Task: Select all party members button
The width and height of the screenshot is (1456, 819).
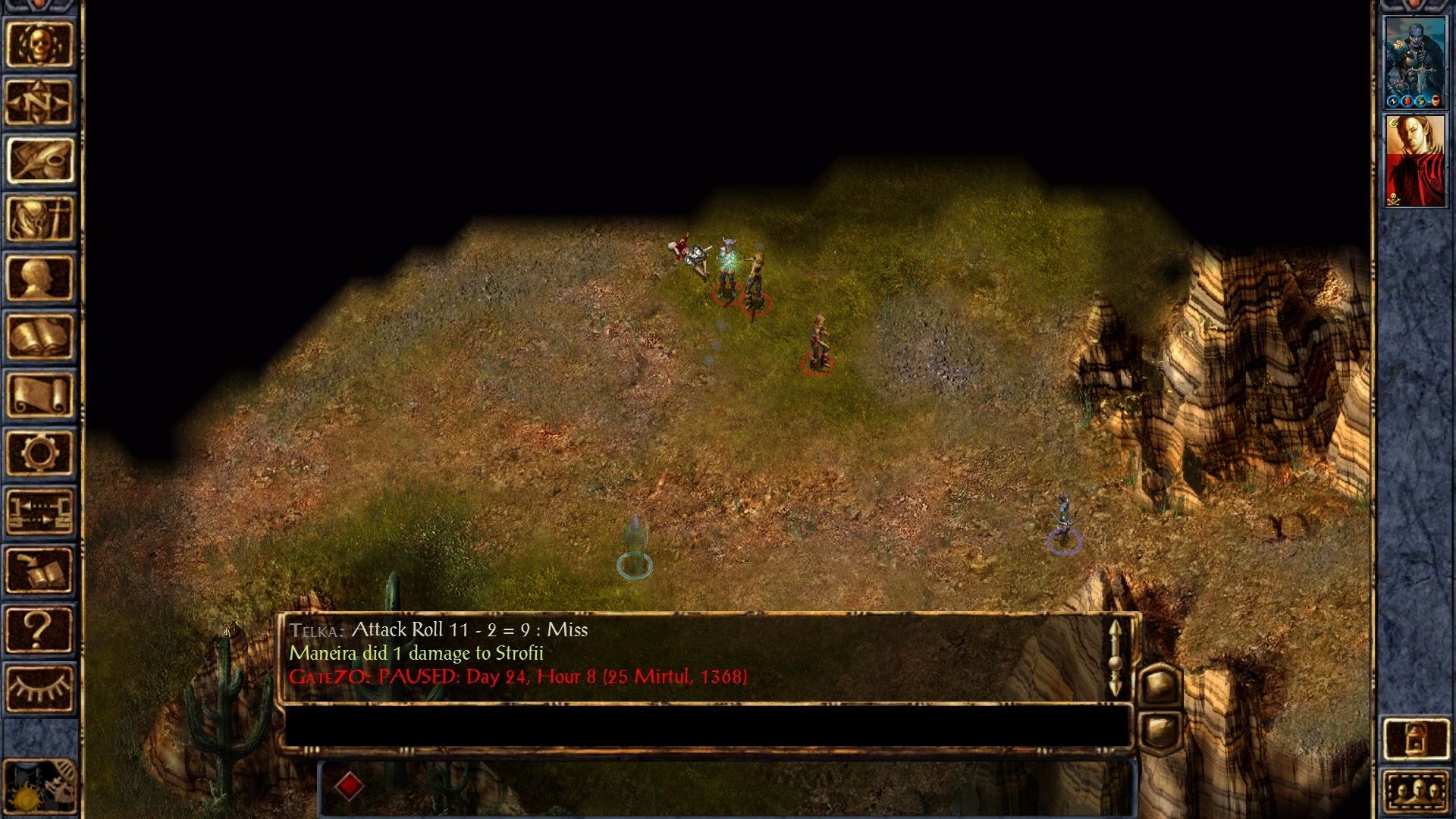Action: point(1415,791)
